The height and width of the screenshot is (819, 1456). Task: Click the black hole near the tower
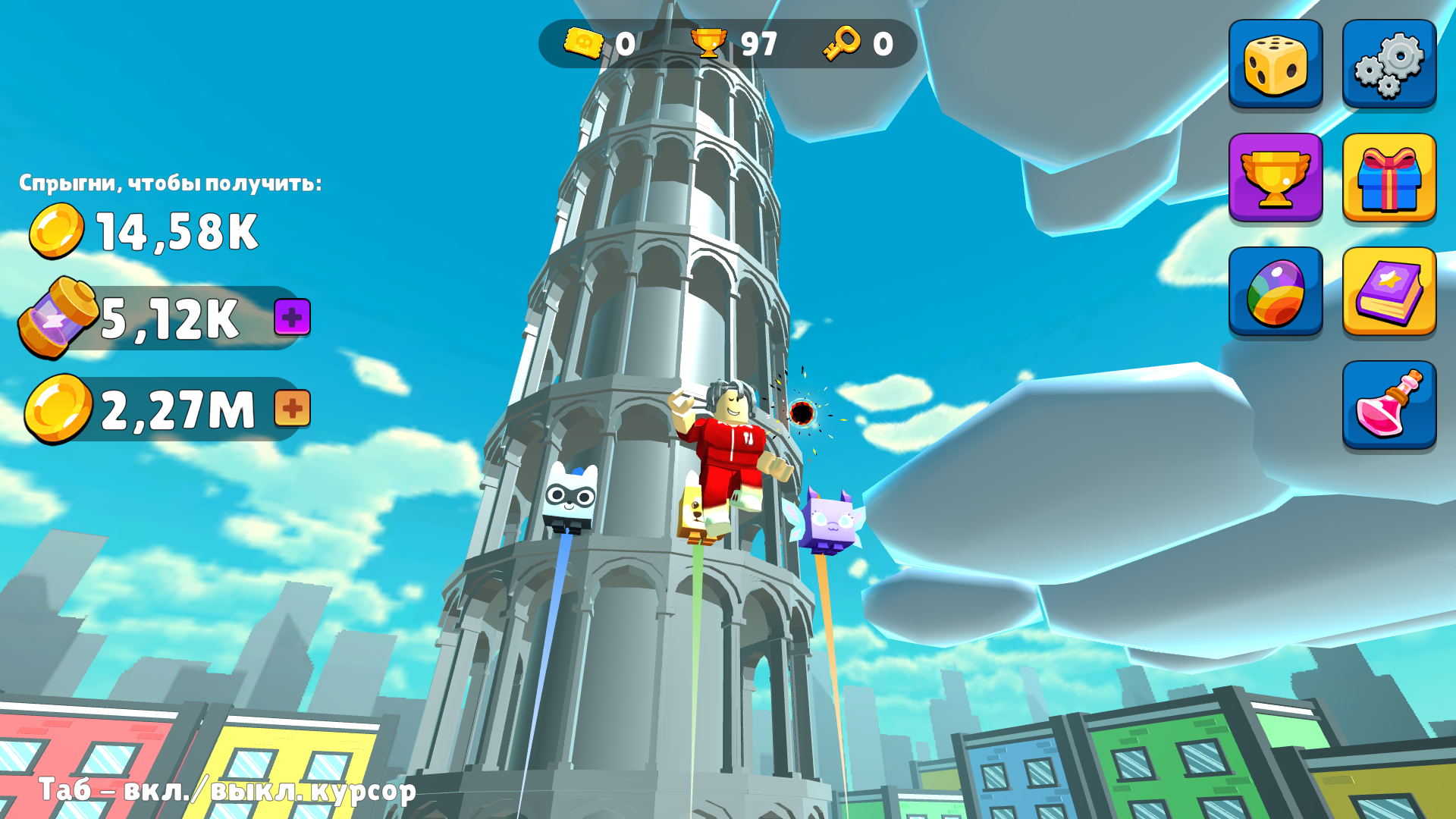[802, 413]
